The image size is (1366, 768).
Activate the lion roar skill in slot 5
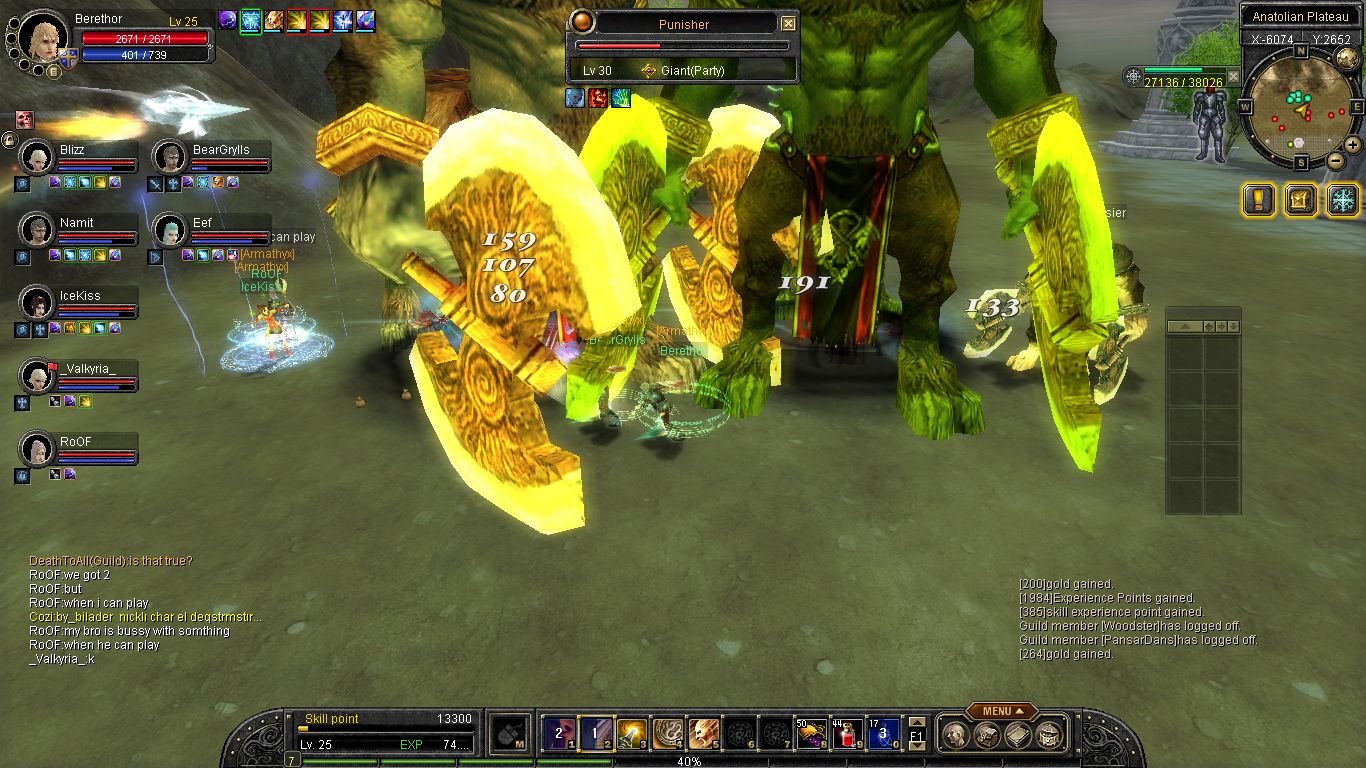703,734
